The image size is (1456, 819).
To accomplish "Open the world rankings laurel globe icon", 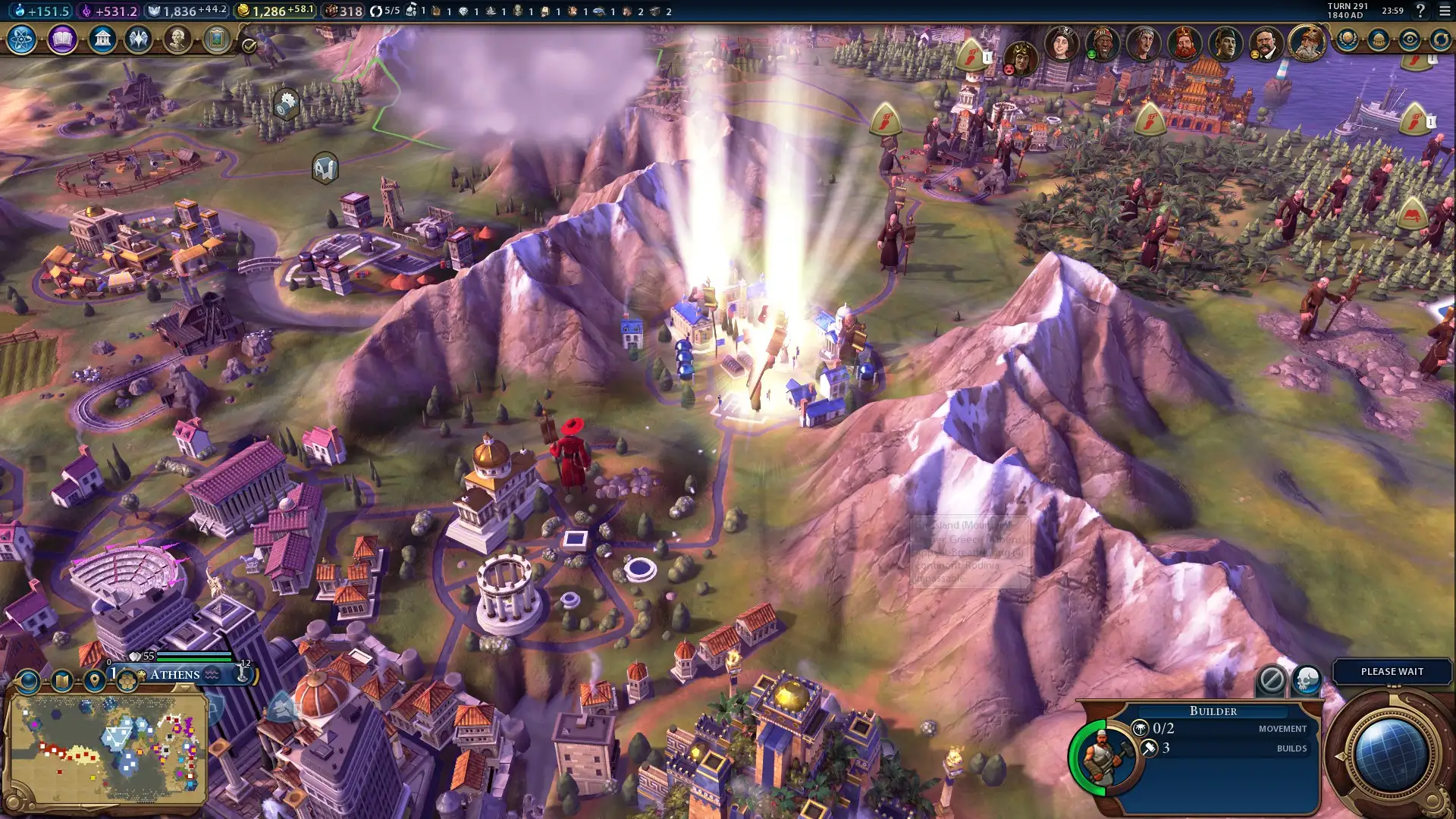I will click(1348, 39).
